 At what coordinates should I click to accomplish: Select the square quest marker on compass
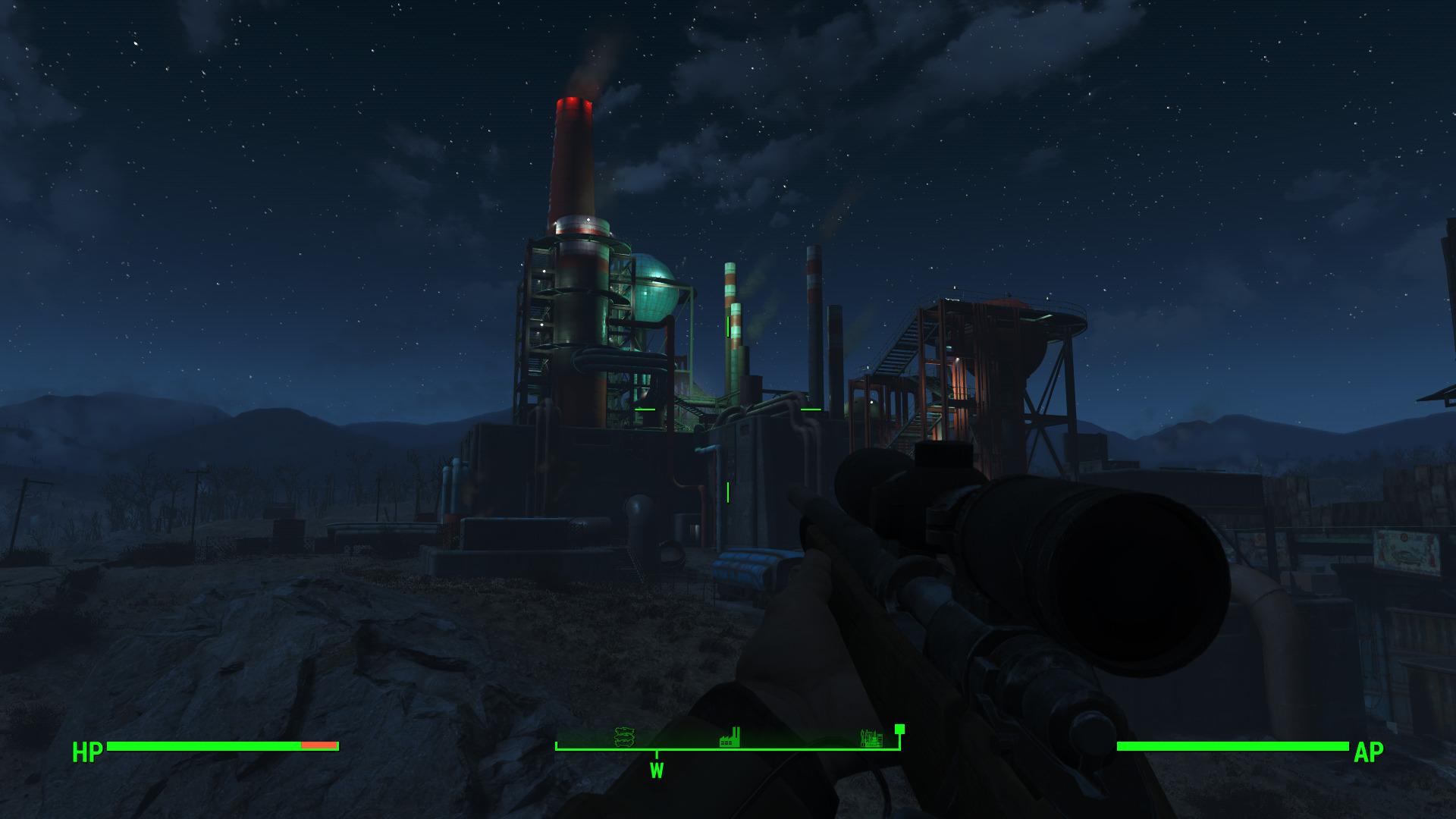tap(899, 729)
